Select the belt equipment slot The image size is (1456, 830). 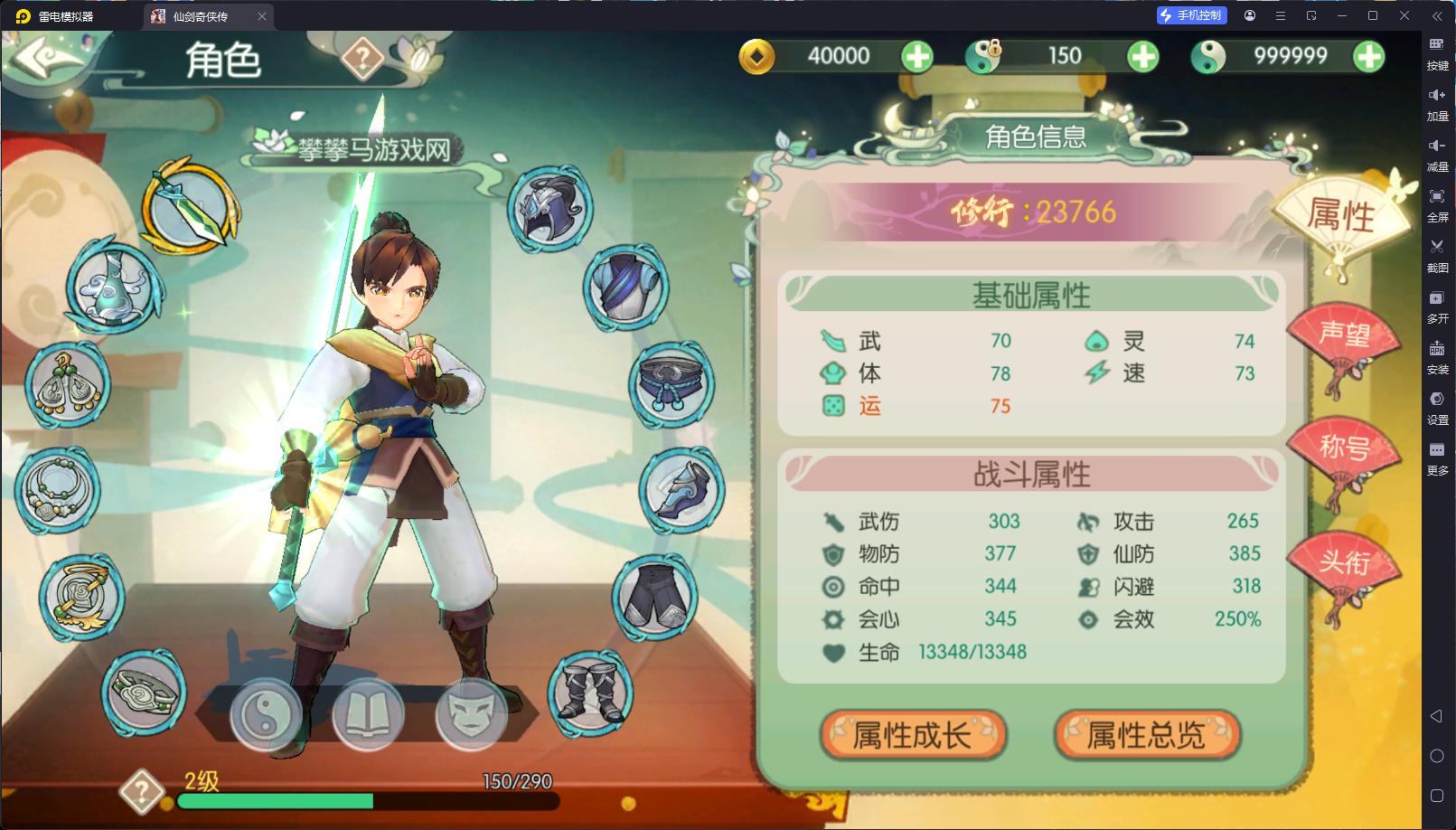coord(671,384)
